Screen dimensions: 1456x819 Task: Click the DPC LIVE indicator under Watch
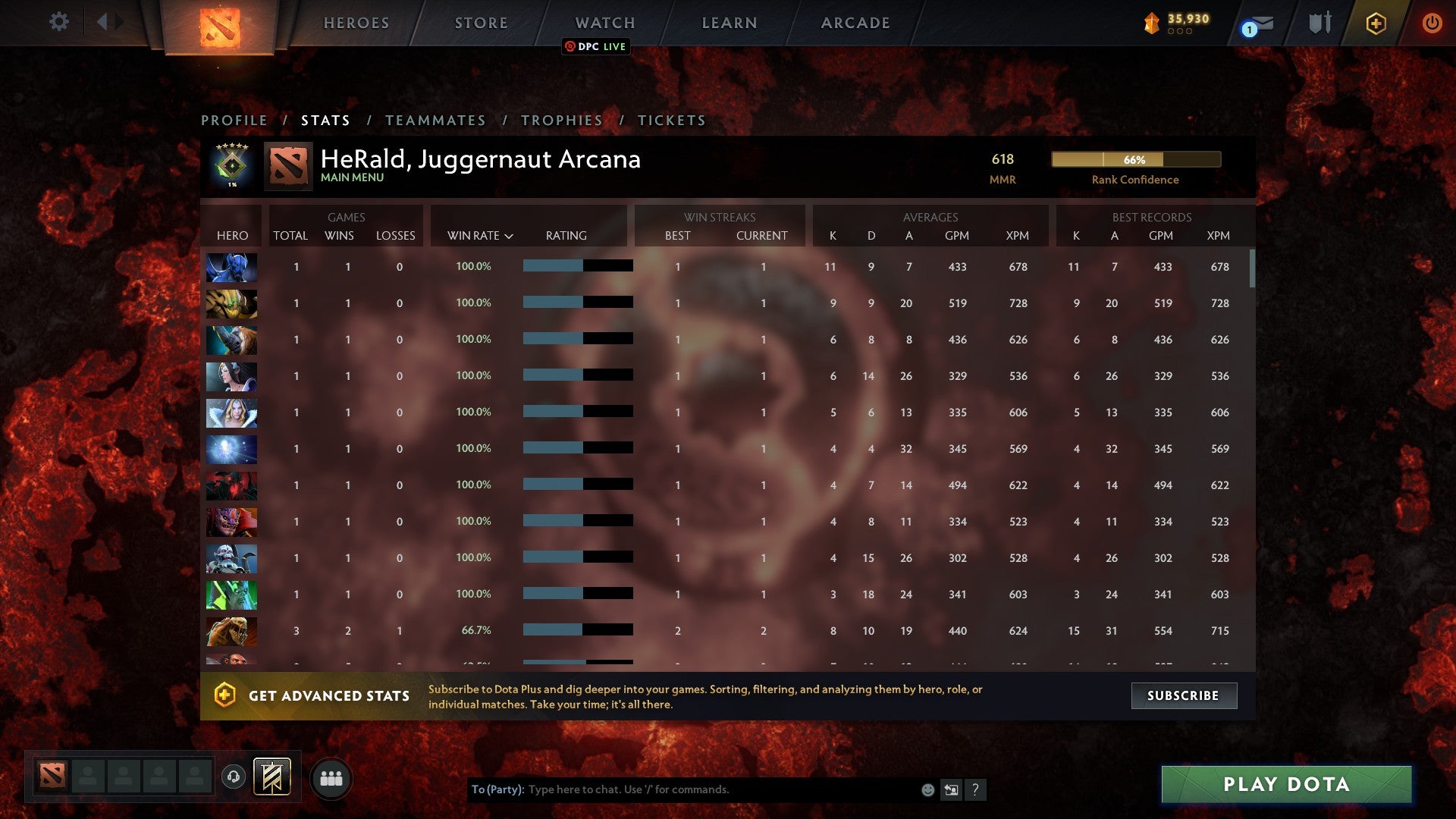[595, 47]
